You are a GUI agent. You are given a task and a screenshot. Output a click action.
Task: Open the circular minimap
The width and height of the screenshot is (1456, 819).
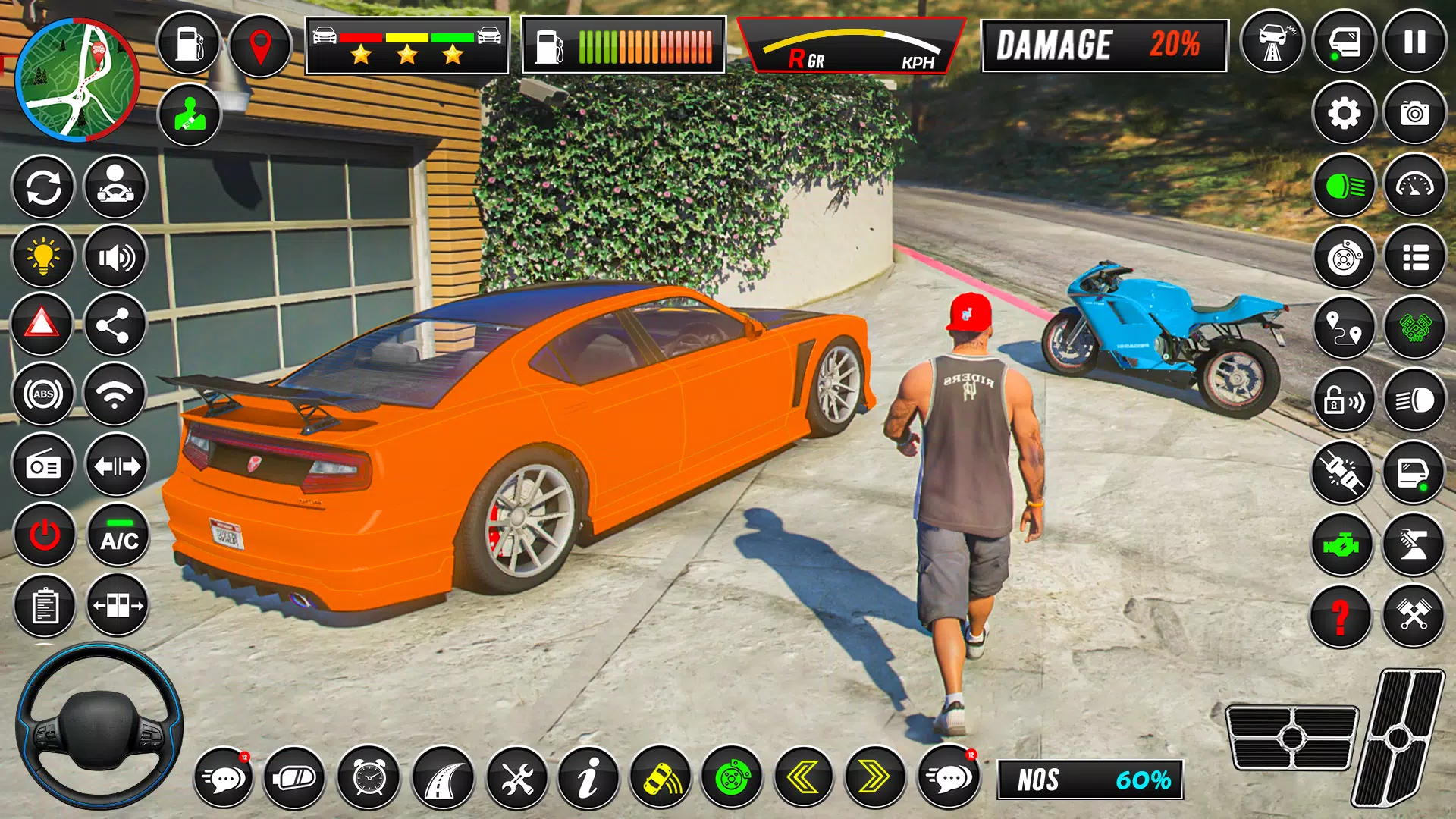point(77,80)
